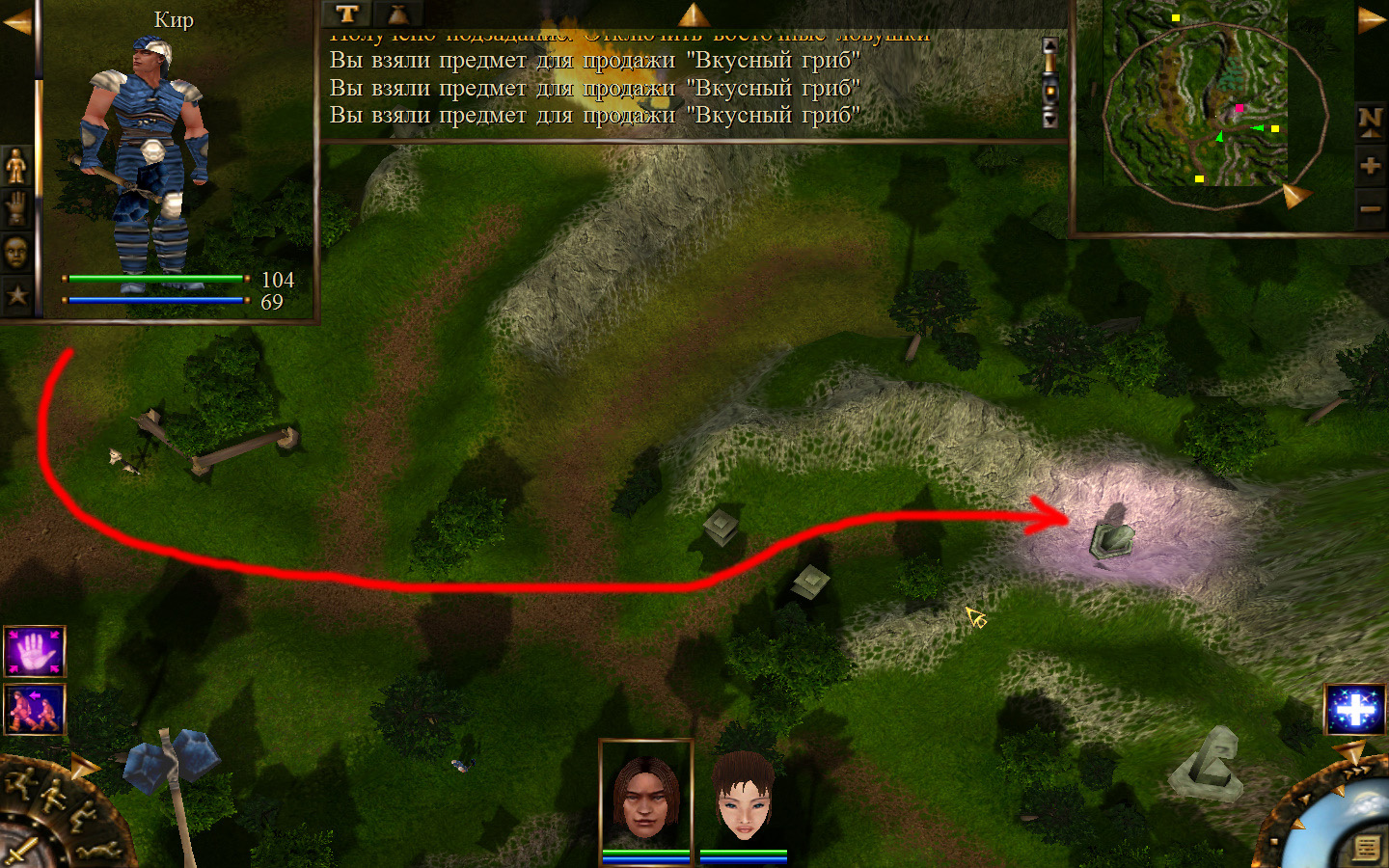Switch to the T text log tab

point(347,14)
